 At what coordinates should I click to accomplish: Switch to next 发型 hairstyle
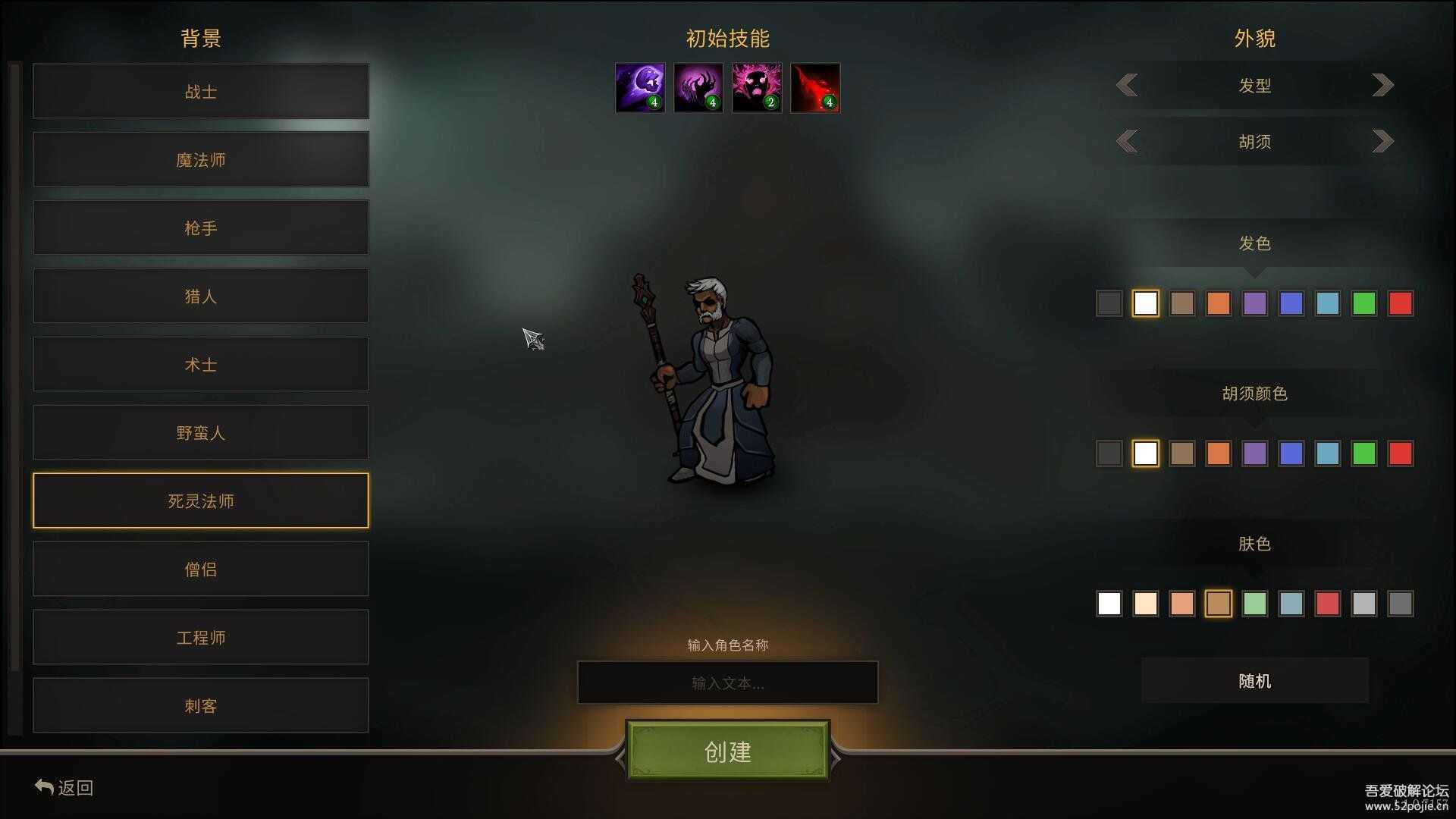[x=1382, y=85]
